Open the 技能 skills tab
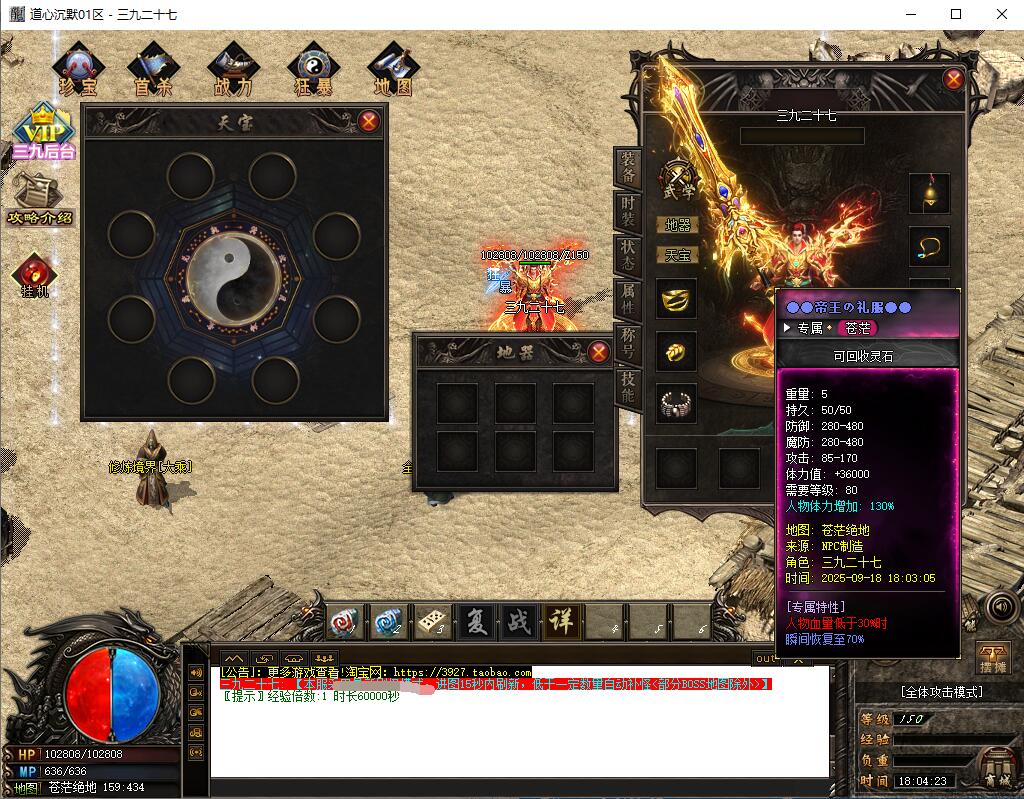 pyautogui.click(x=628, y=386)
